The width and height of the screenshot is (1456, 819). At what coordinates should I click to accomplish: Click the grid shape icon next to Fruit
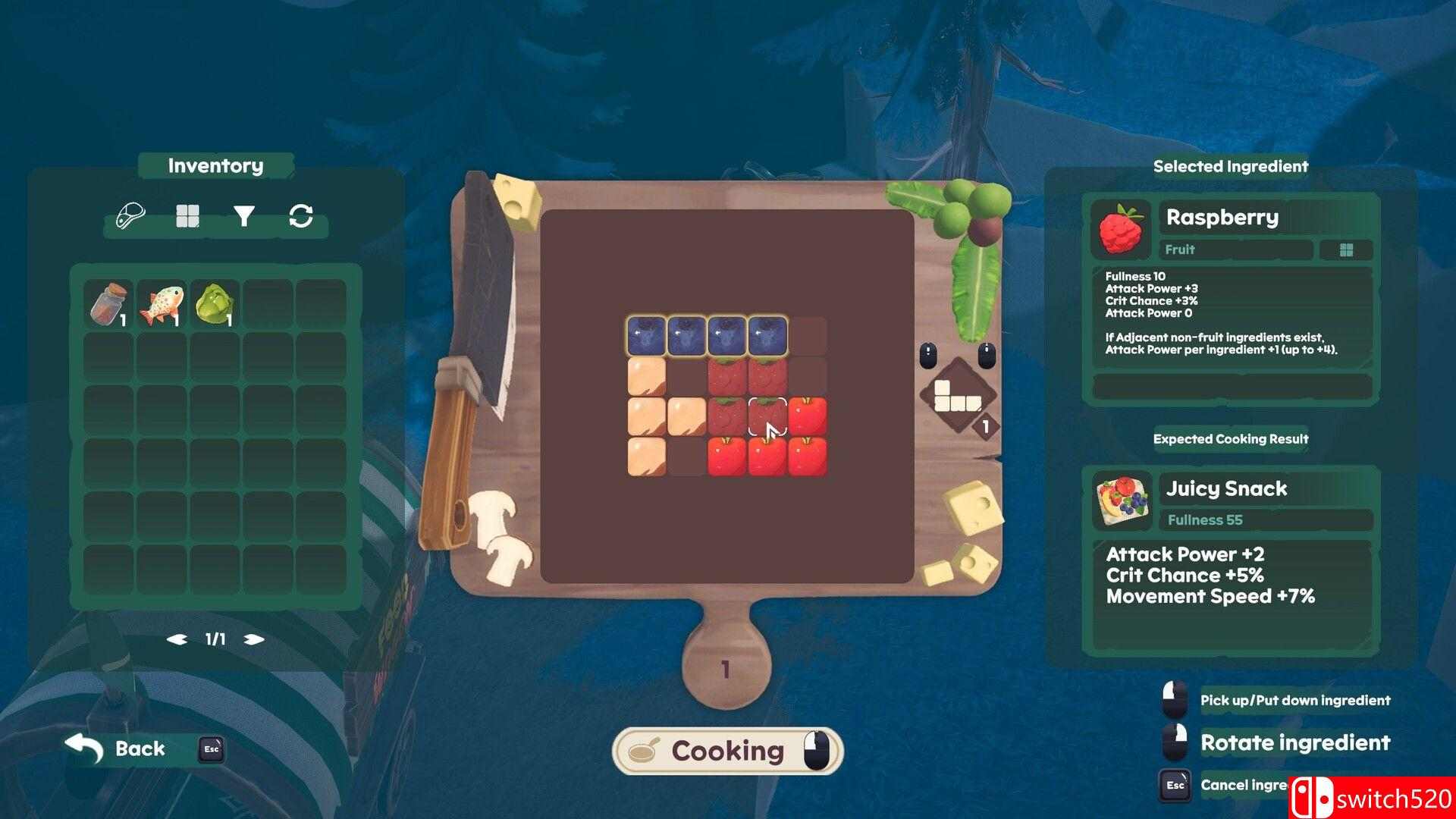click(x=1347, y=250)
